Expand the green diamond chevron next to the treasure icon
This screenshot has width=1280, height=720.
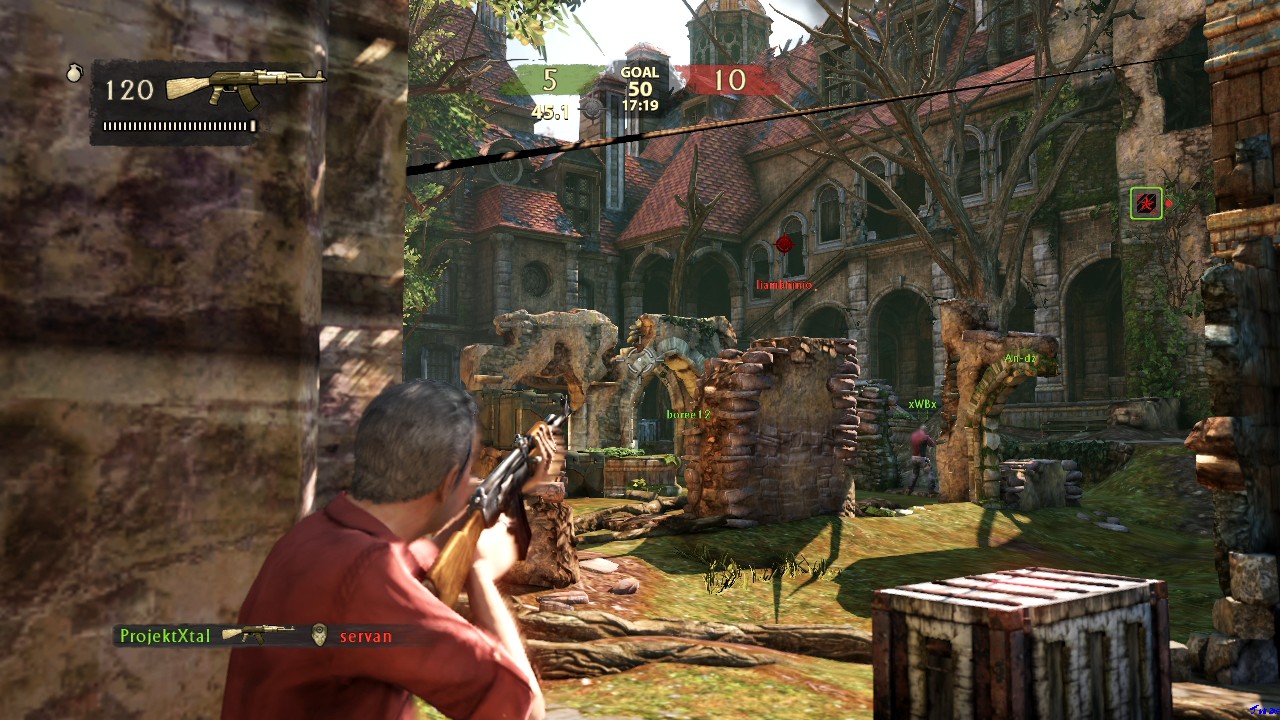[1175, 202]
